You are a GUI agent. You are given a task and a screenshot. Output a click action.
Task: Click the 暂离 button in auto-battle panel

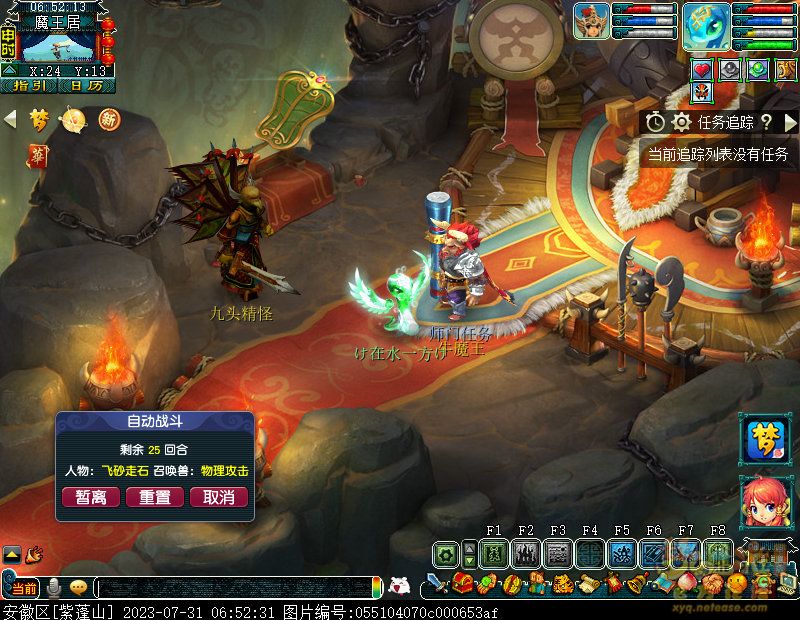click(91, 497)
